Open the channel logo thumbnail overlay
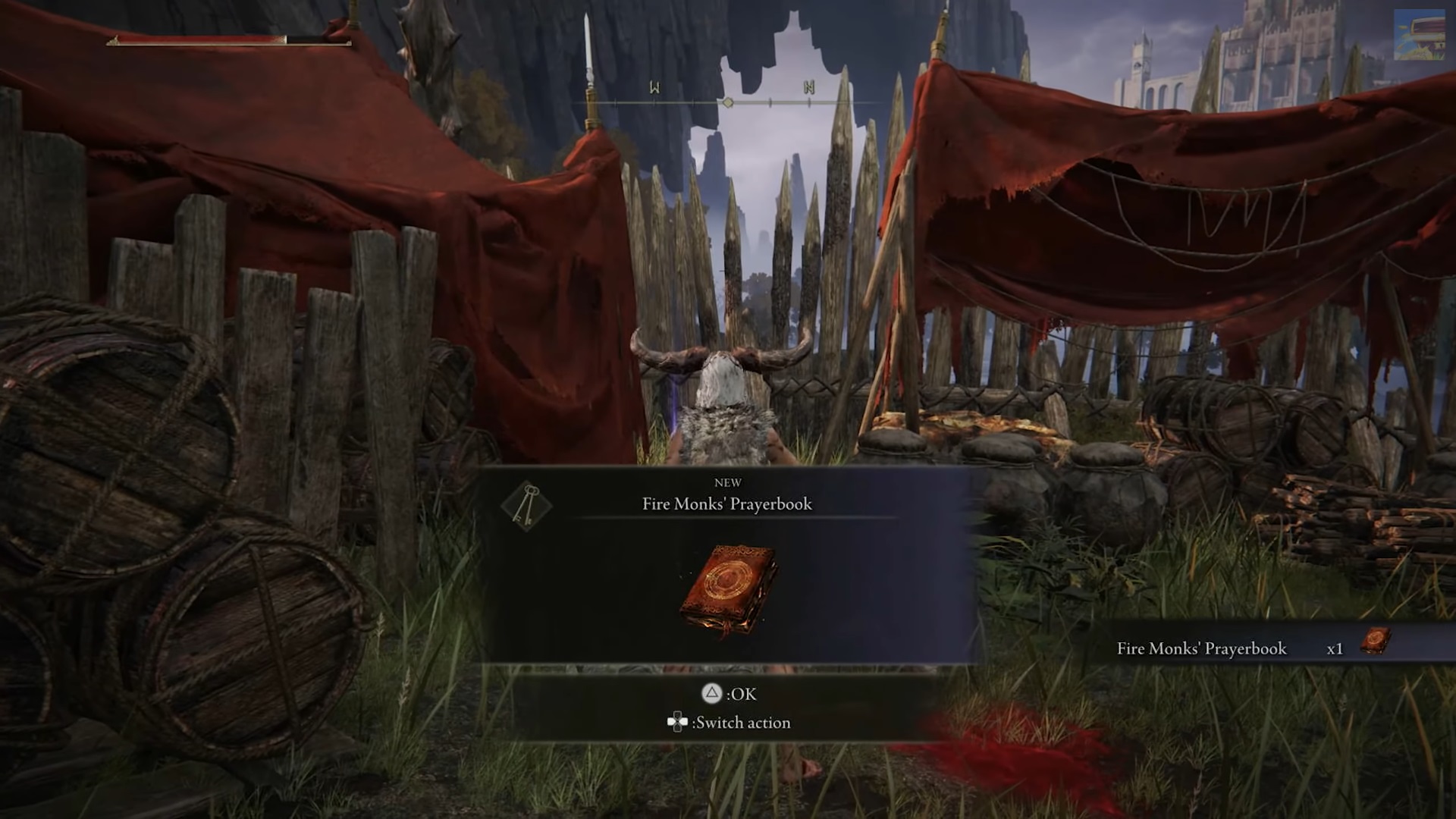 [1419, 35]
